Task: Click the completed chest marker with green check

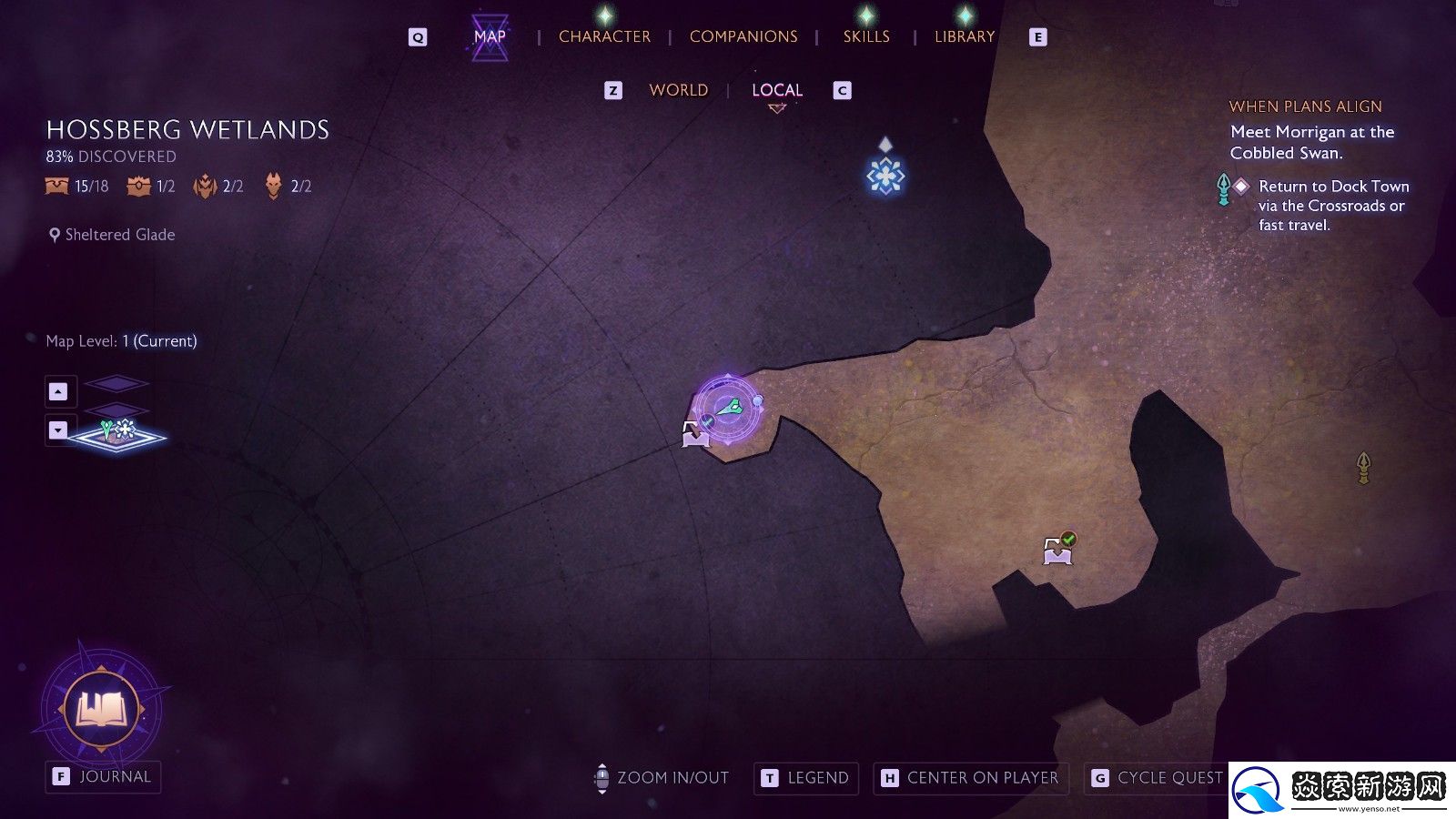Action: 1057,550
